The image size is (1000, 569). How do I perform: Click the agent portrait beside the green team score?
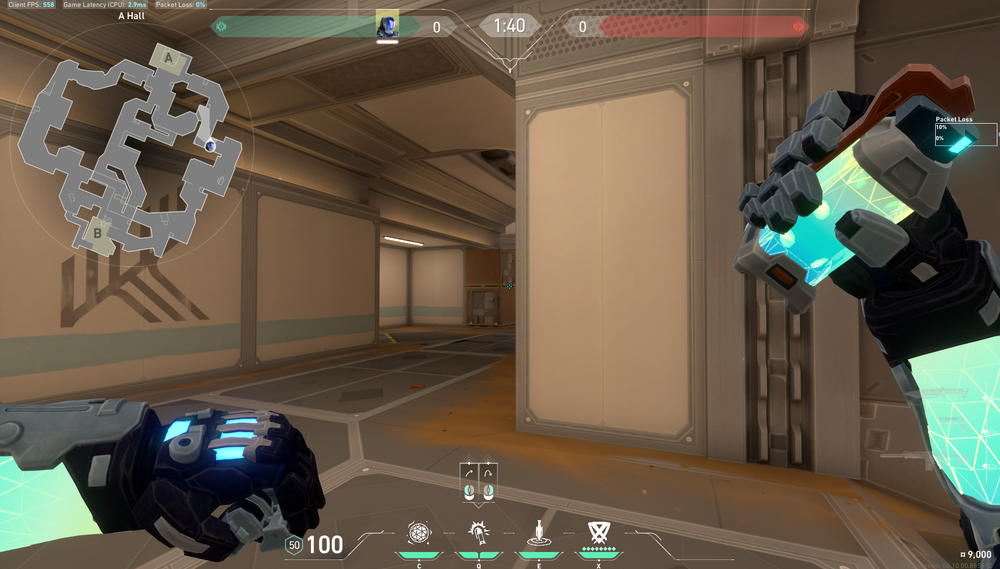[x=387, y=26]
